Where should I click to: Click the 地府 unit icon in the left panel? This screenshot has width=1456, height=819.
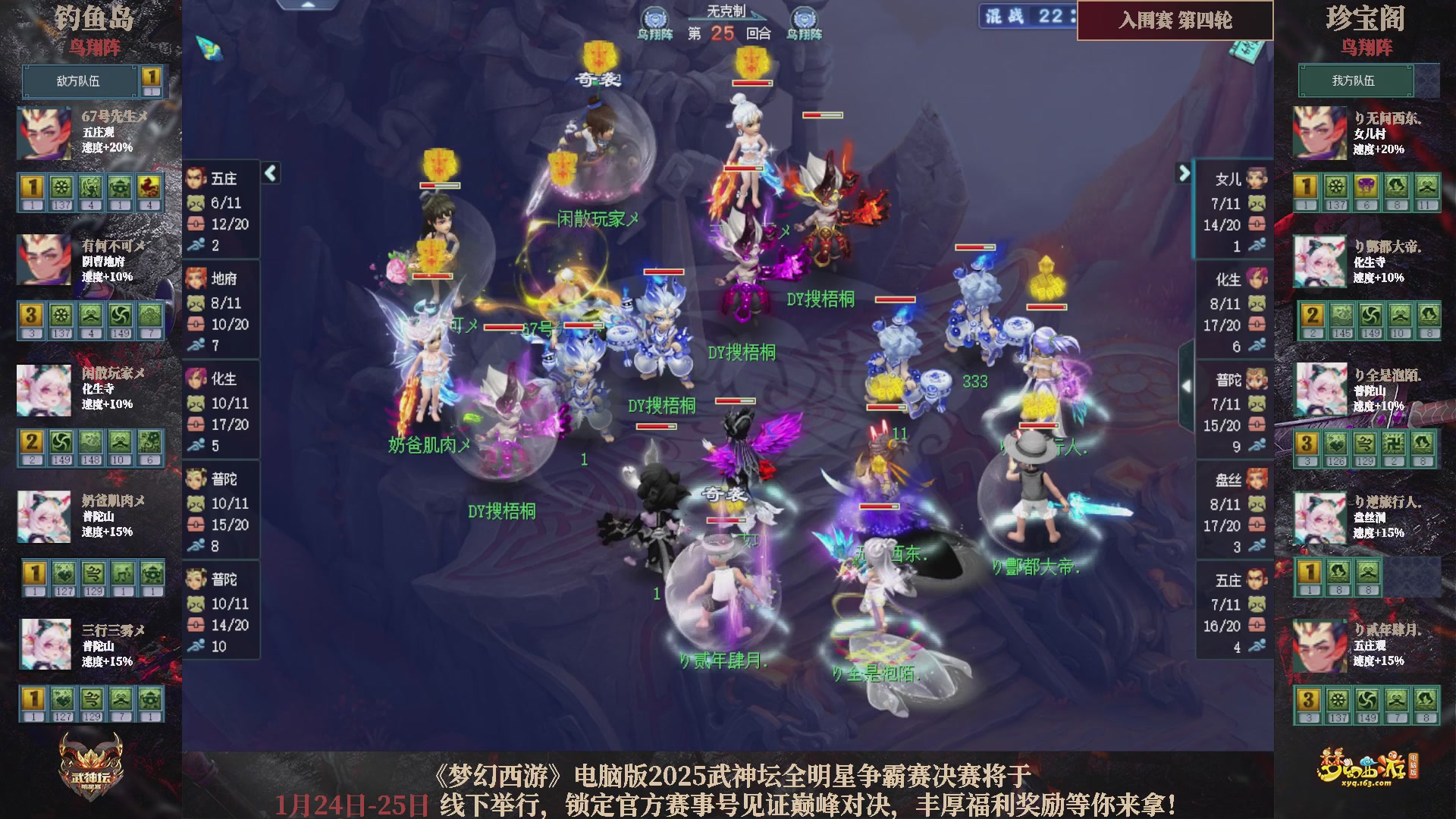[x=196, y=279]
